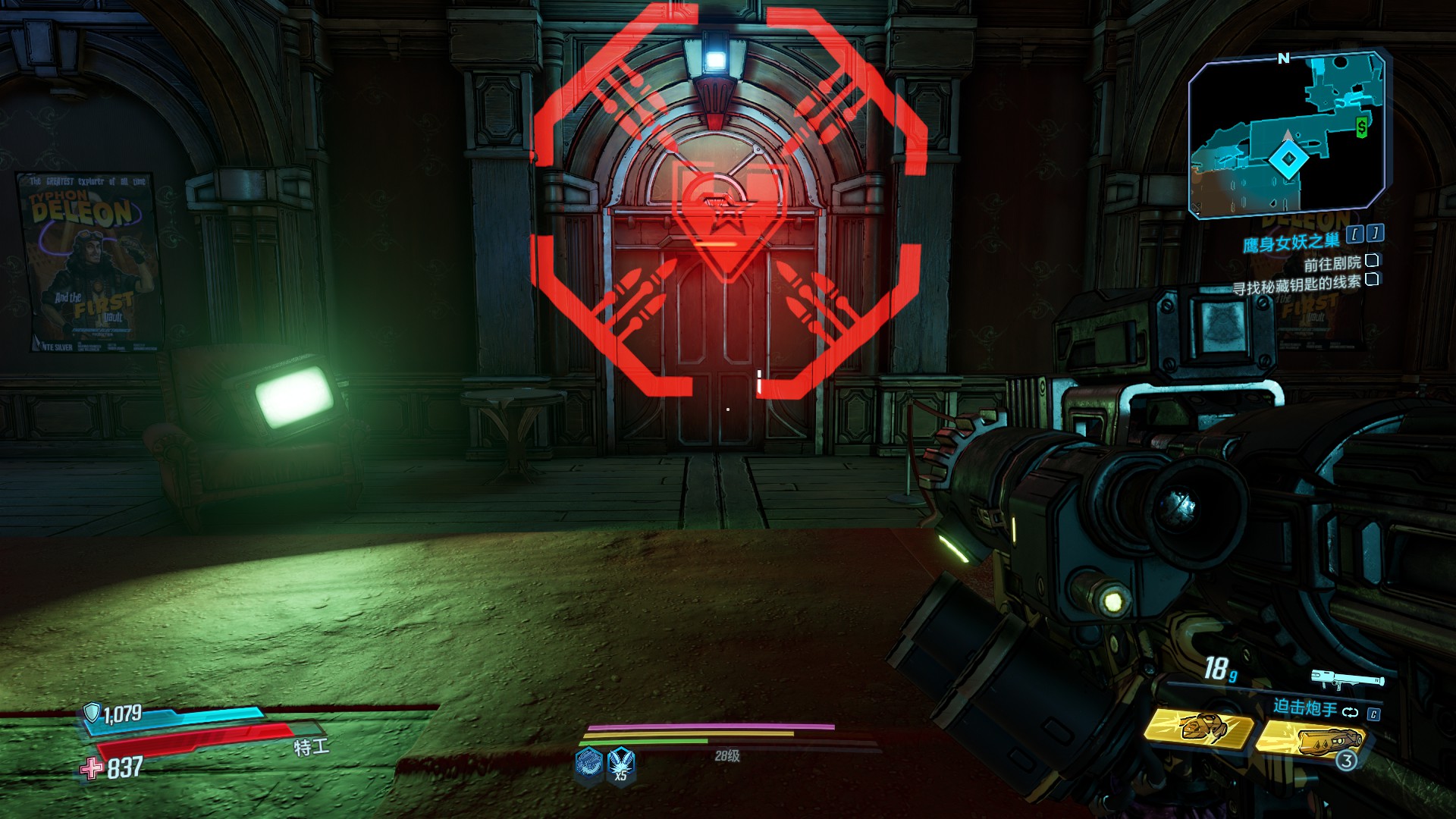Select the green dollar vendor marker on minimap
This screenshot has height=819, width=1456.
1362,128
